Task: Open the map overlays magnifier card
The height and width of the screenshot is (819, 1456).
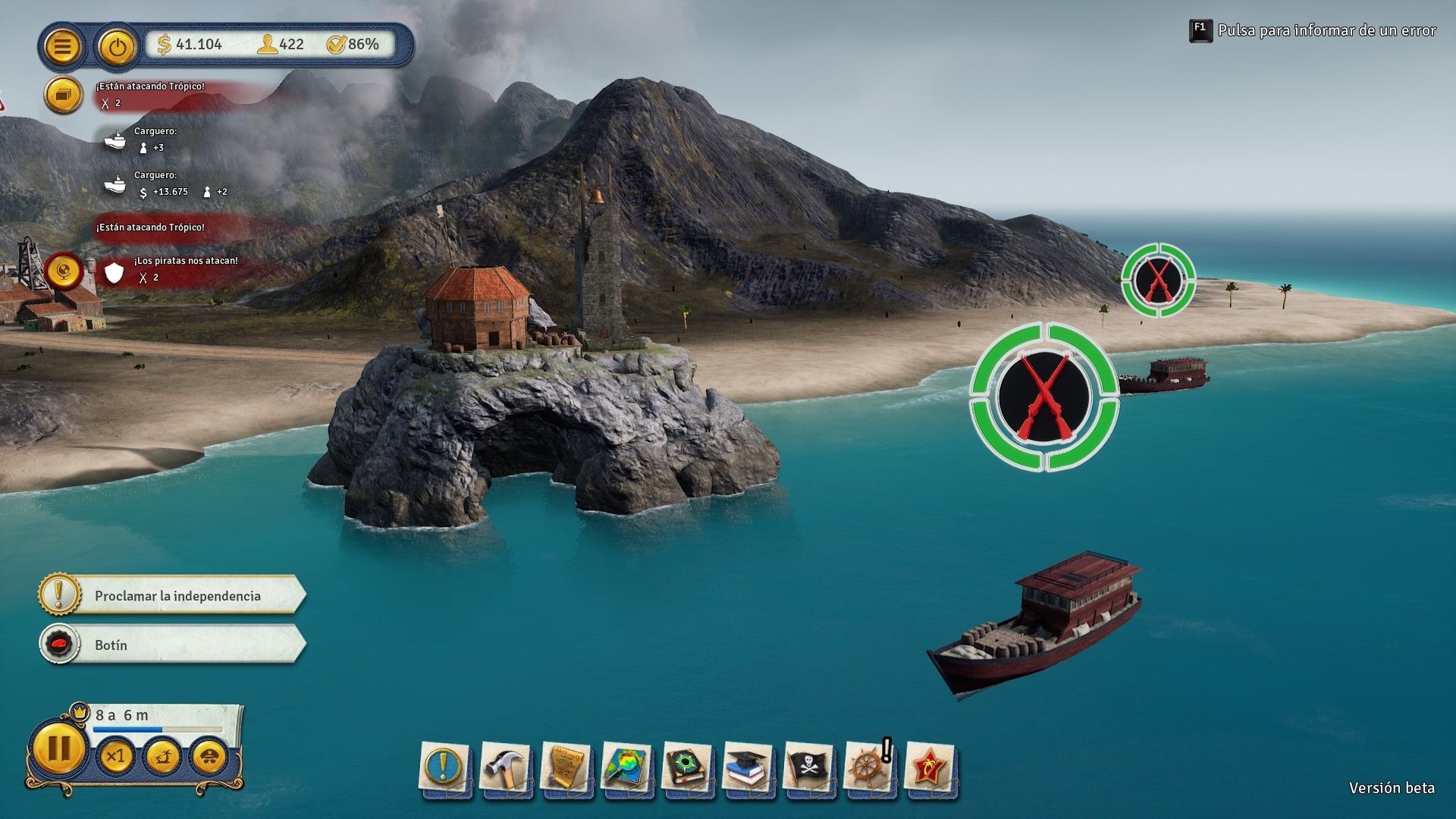Action: click(x=626, y=767)
